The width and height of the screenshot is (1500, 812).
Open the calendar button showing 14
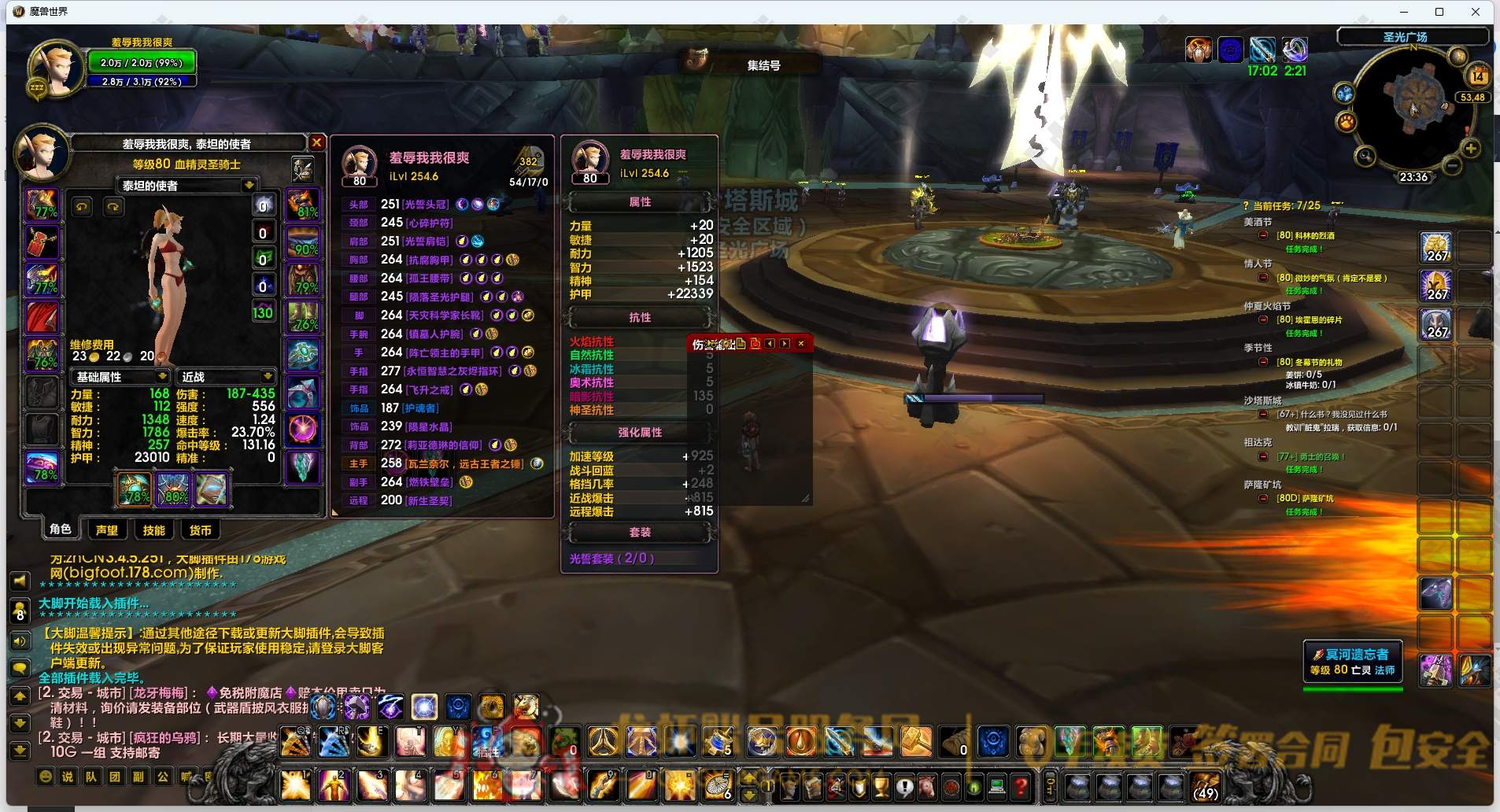[x=1477, y=76]
